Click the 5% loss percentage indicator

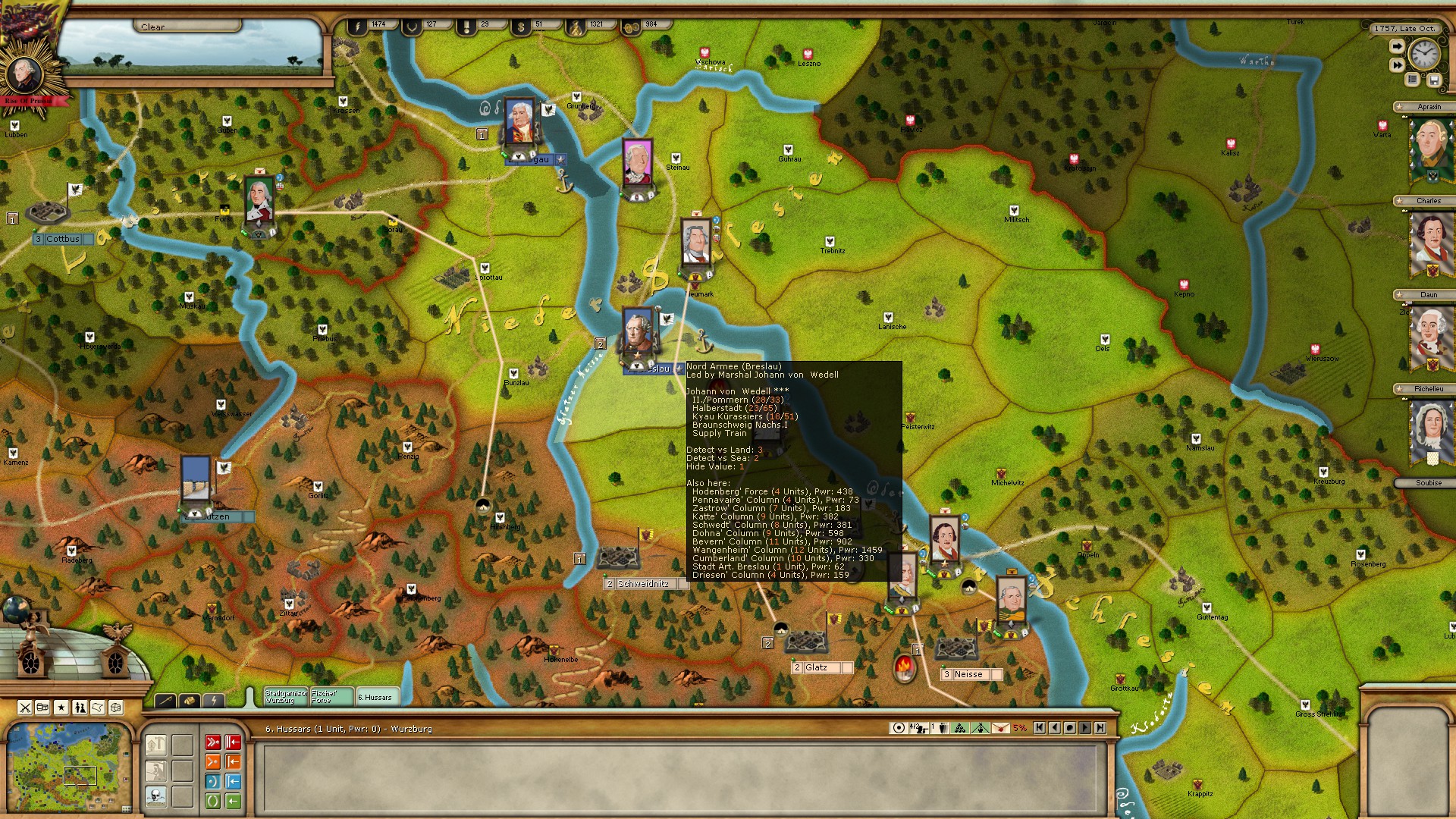[x=1020, y=728]
